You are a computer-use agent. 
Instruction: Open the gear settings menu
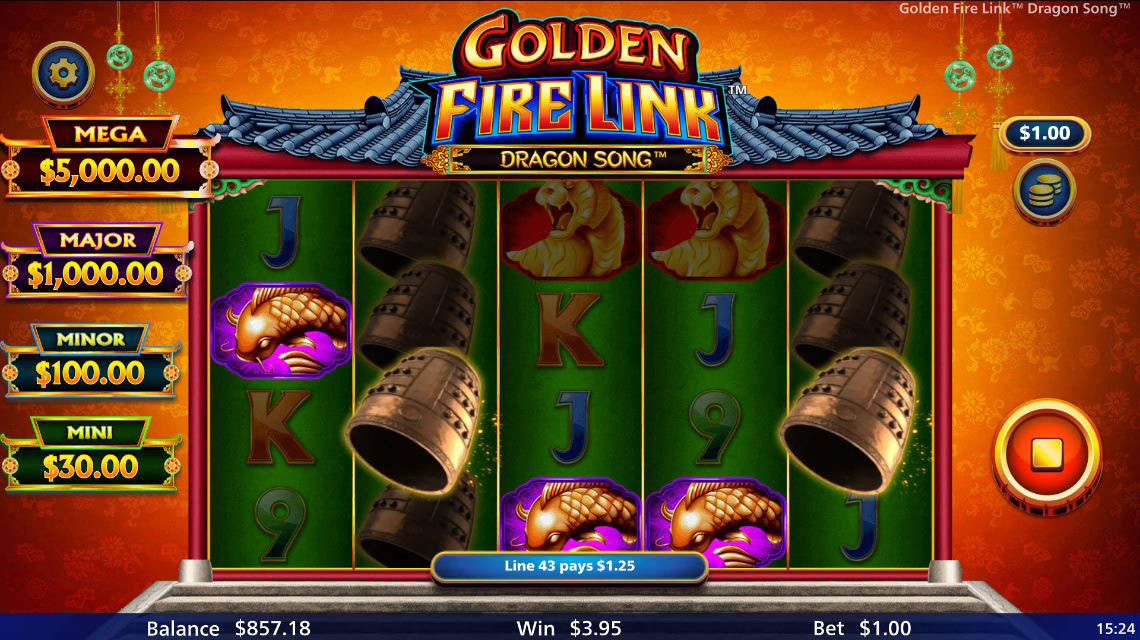pyautogui.click(x=64, y=71)
